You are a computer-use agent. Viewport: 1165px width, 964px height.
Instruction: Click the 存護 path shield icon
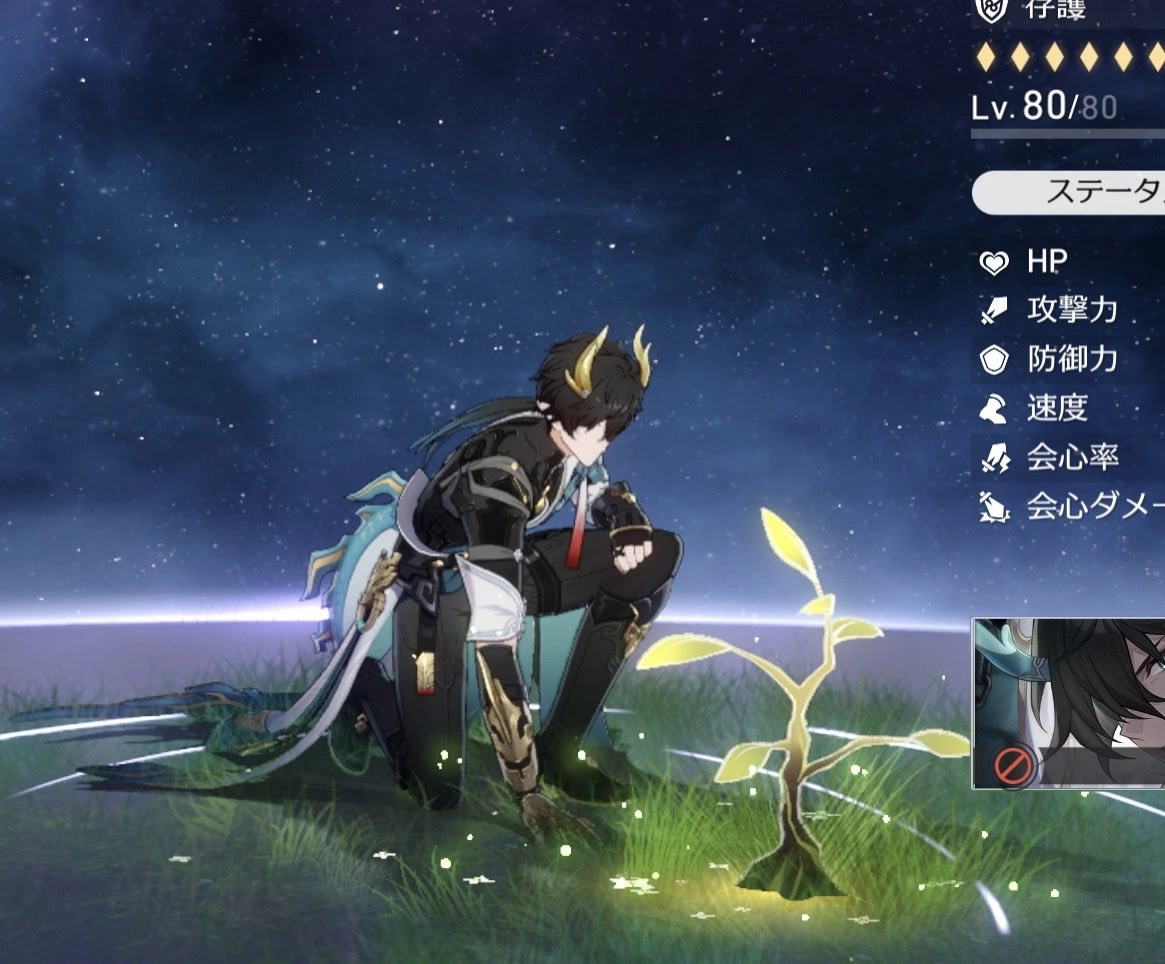pyautogui.click(x=991, y=10)
